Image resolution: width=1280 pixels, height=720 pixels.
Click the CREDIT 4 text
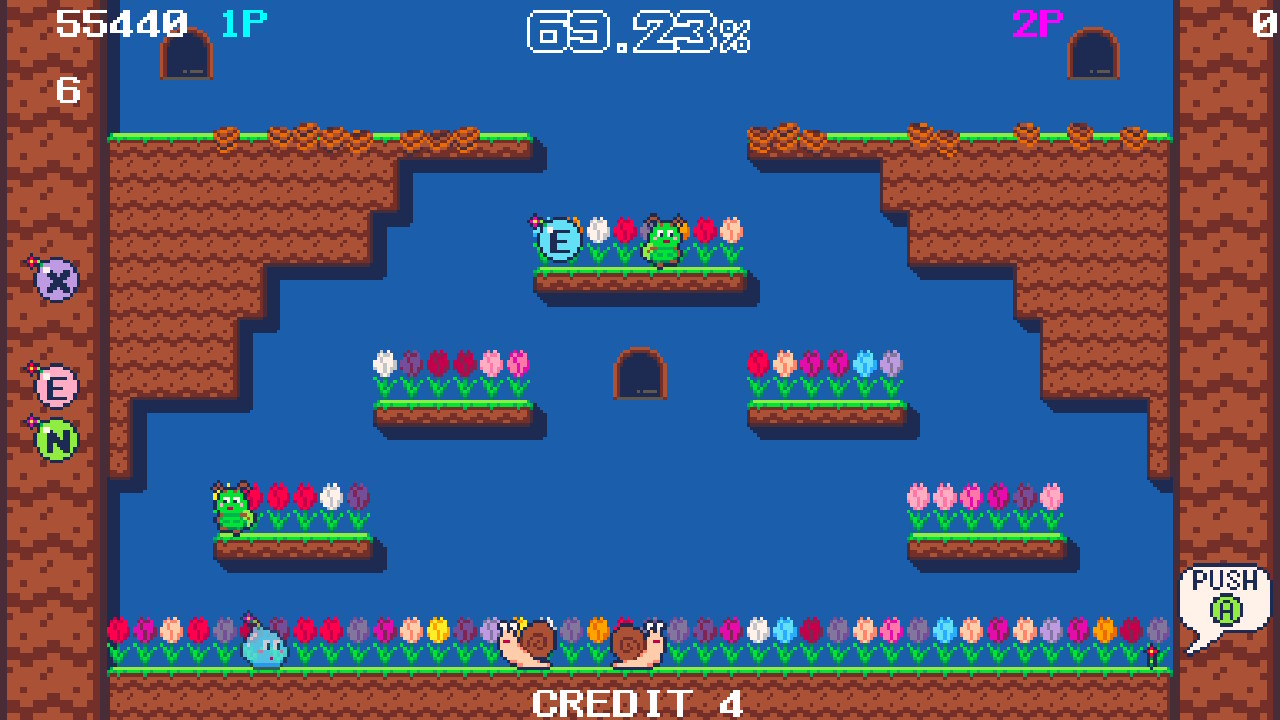pyautogui.click(x=637, y=701)
